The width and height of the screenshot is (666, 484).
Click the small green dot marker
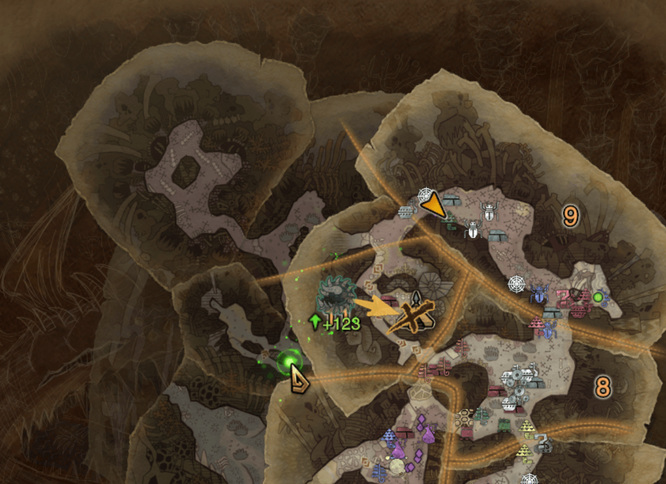pyautogui.click(x=598, y=297)
